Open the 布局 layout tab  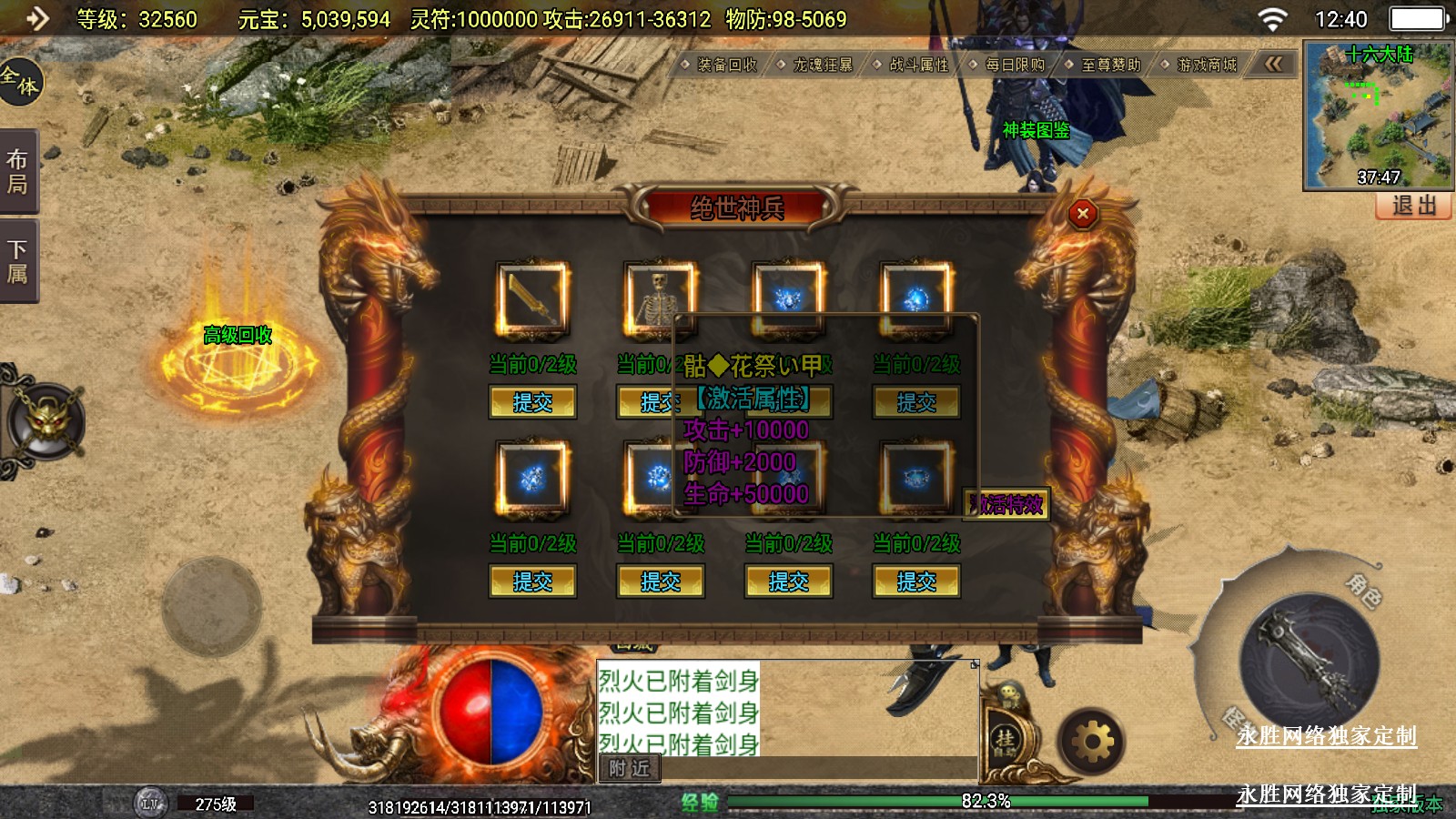click(x=18, y=172)
